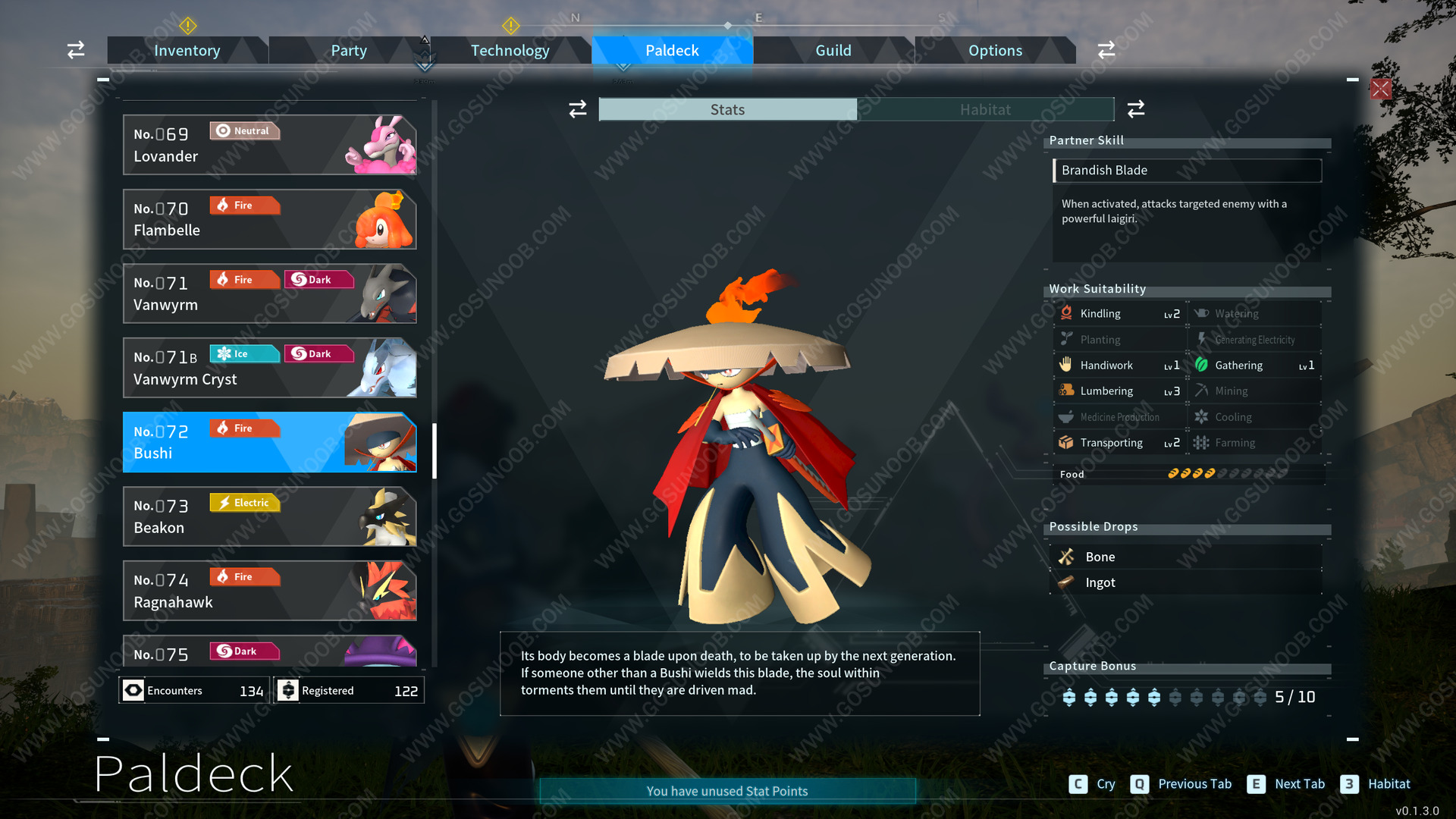Viewport: 1456px width, 819px height.
Task: Open the Technology tab
Action: (x=510, y=51)
